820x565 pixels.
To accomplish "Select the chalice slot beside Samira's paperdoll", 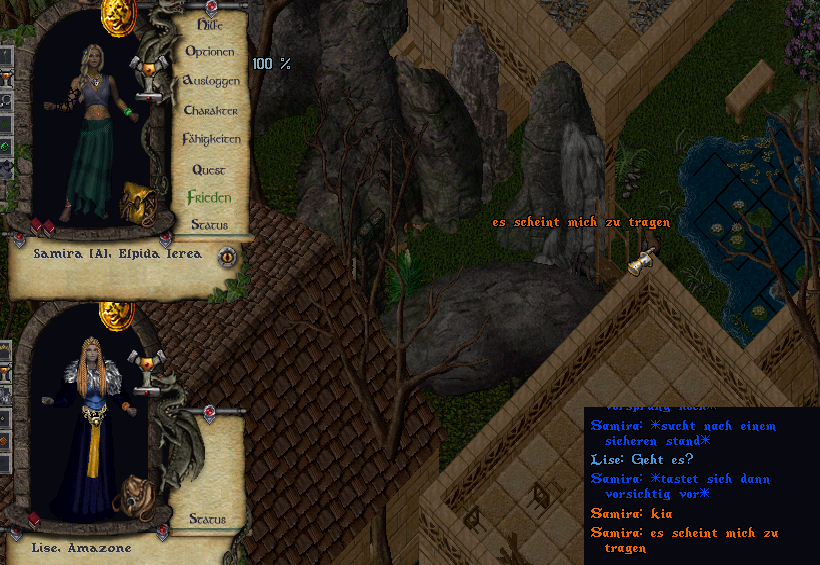I will pyautogui.click(x=151, y=78).
